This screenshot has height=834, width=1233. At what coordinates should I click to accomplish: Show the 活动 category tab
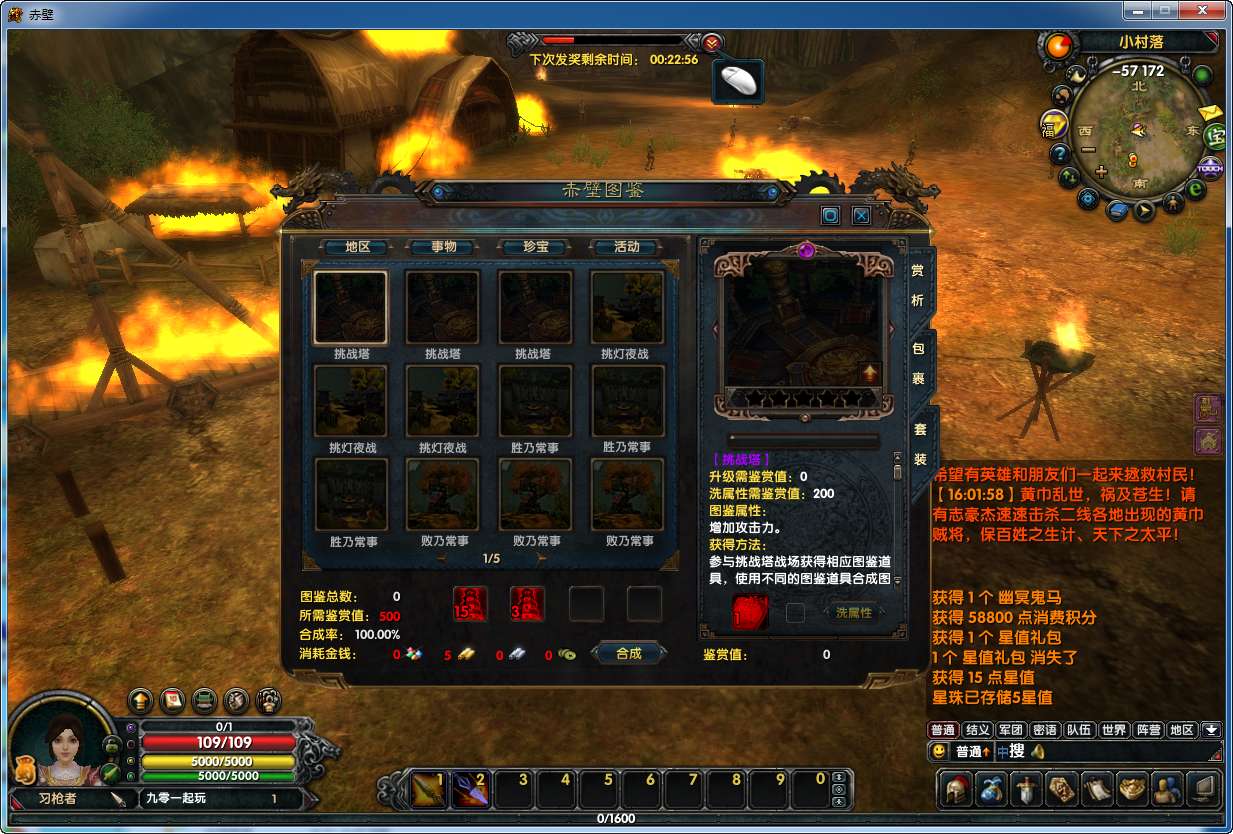[626, 247]
